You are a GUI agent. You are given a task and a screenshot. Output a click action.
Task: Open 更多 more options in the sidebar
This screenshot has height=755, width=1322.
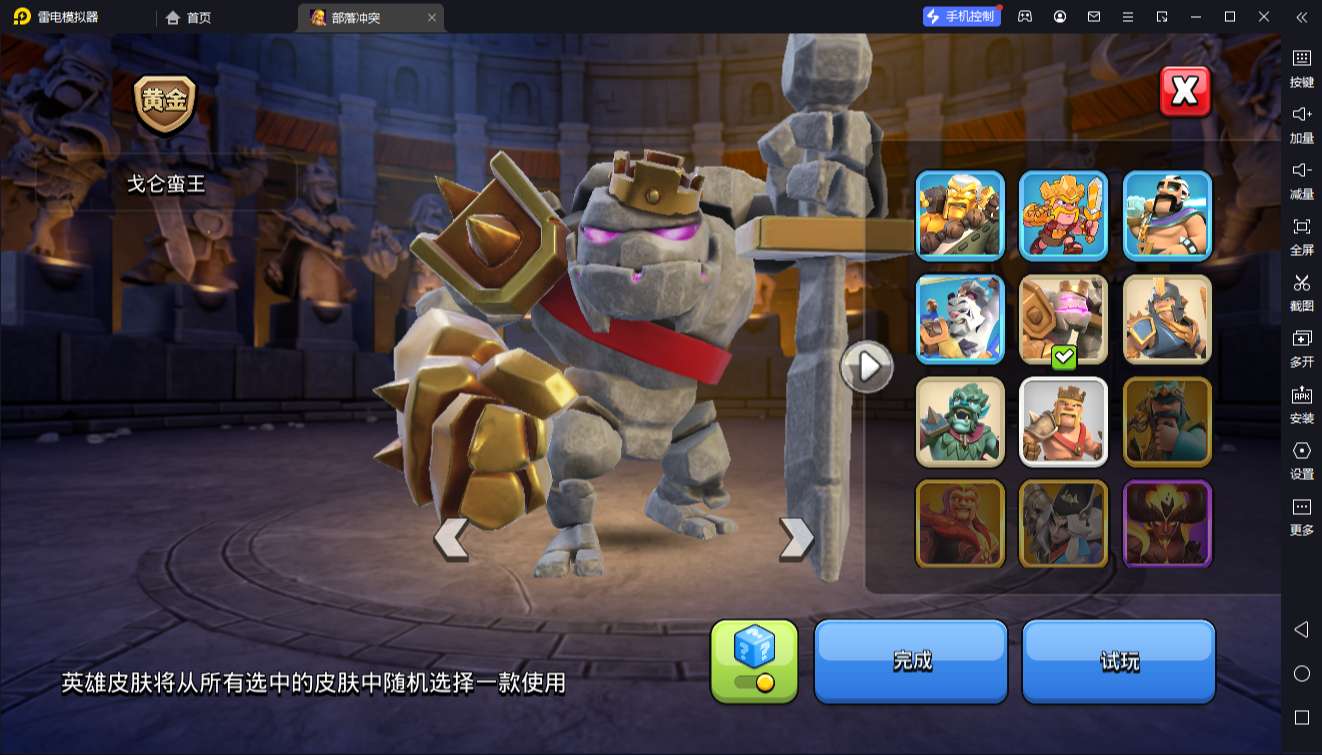click(x=1301, y=510)
